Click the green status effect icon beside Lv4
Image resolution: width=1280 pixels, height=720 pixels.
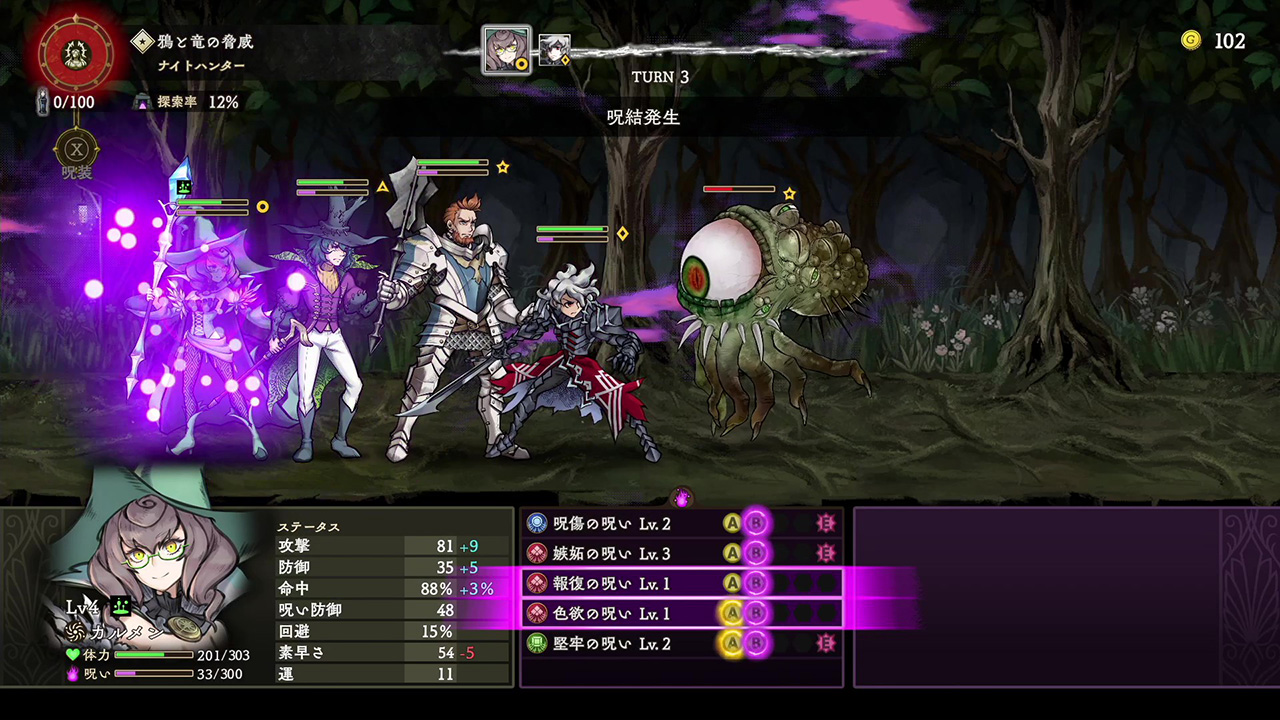[x=122, y=605]
